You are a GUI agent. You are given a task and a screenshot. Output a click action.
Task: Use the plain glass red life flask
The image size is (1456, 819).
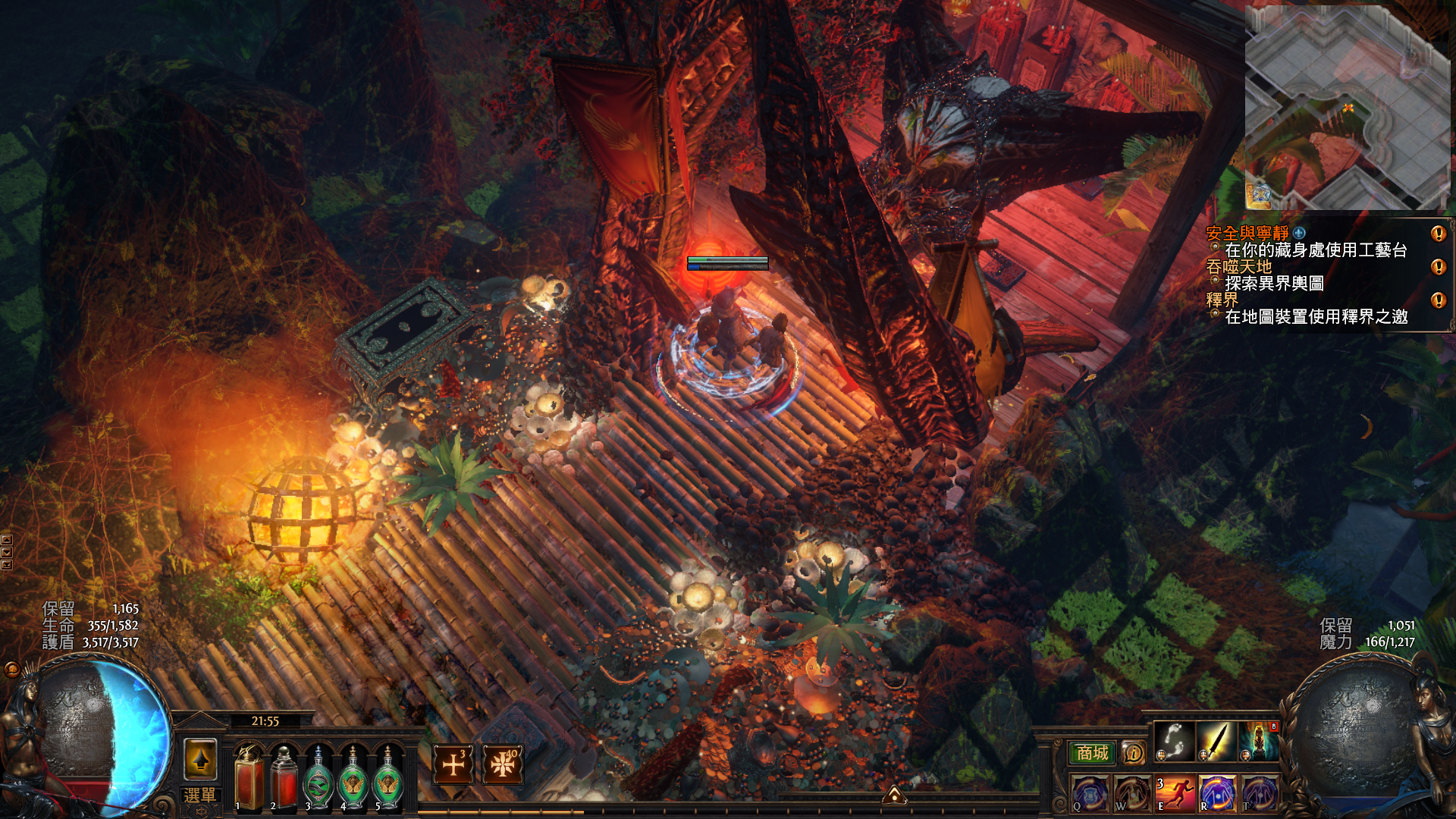(284, 778)
